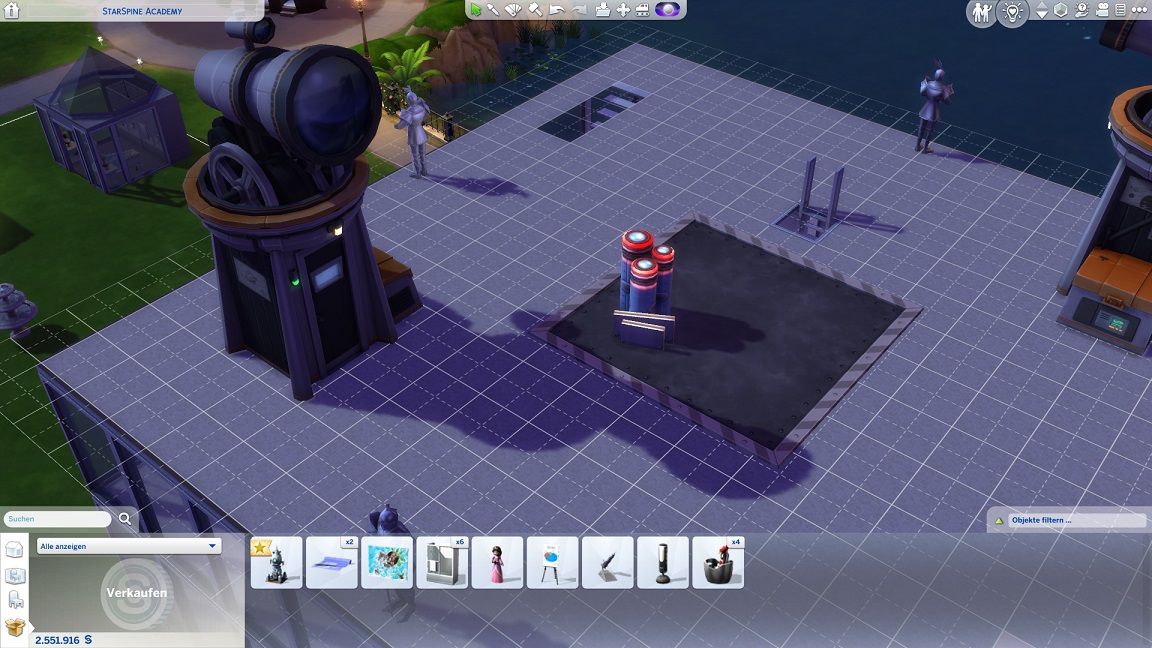Screen dimensions: 1152x648
Task: Select the starred knight statue item
Action: (x=277, y=563)
